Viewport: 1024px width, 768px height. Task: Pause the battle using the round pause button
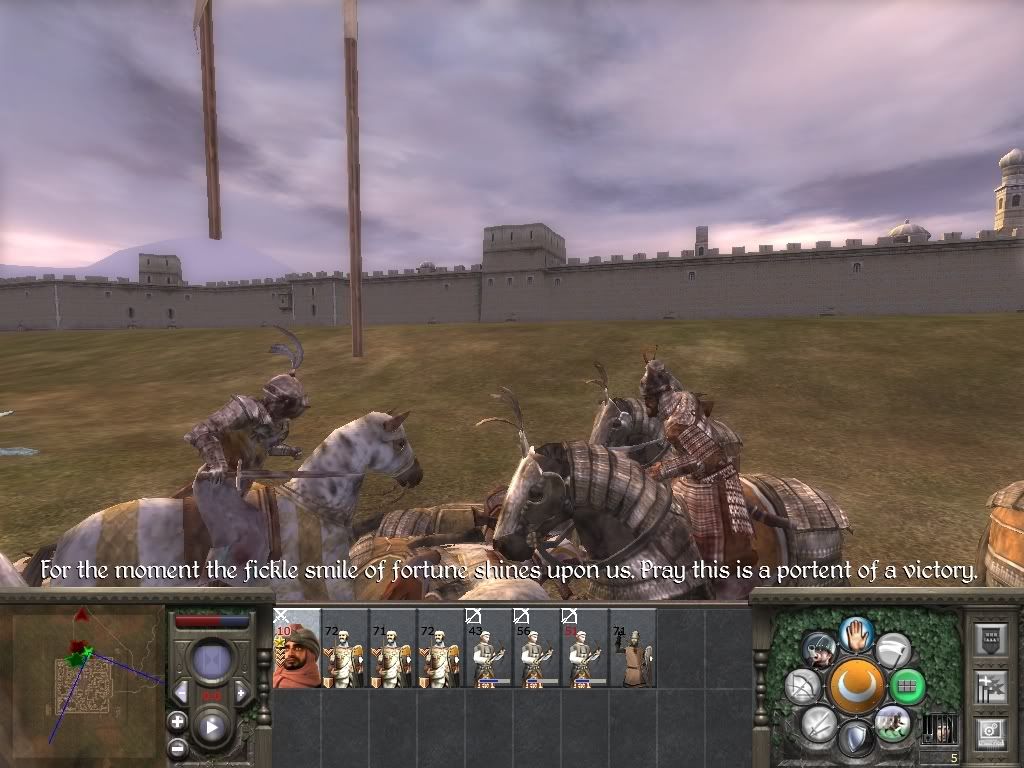pyautogui.click(x=212, y=661)
